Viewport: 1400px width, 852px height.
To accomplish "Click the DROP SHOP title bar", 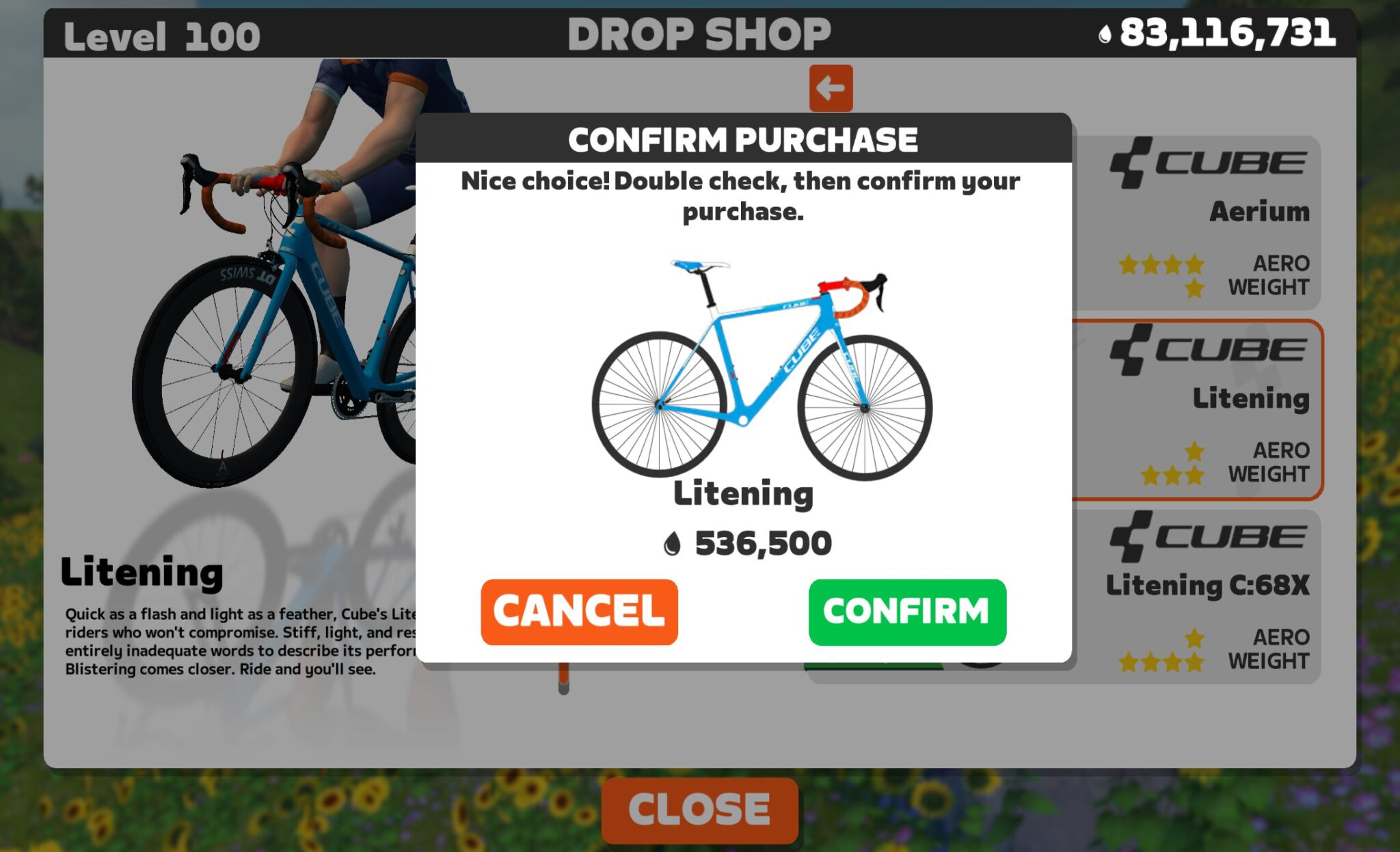I will [x=700, y=34].
